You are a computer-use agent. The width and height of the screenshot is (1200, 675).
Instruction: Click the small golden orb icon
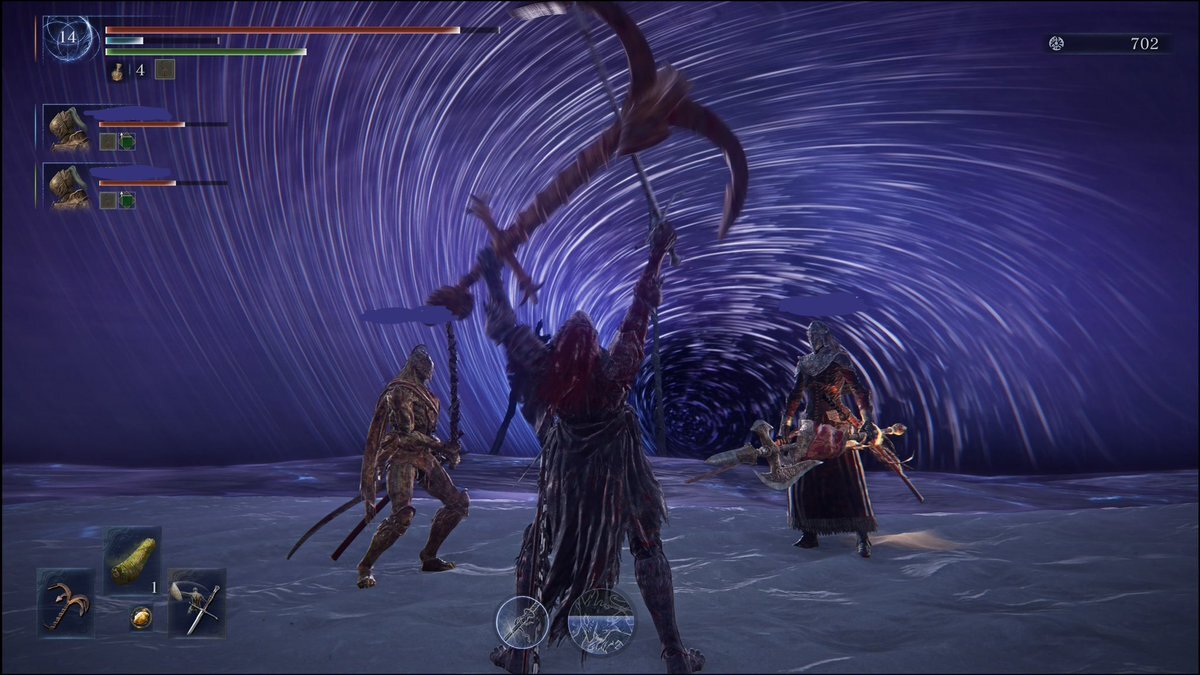[141, 618]
